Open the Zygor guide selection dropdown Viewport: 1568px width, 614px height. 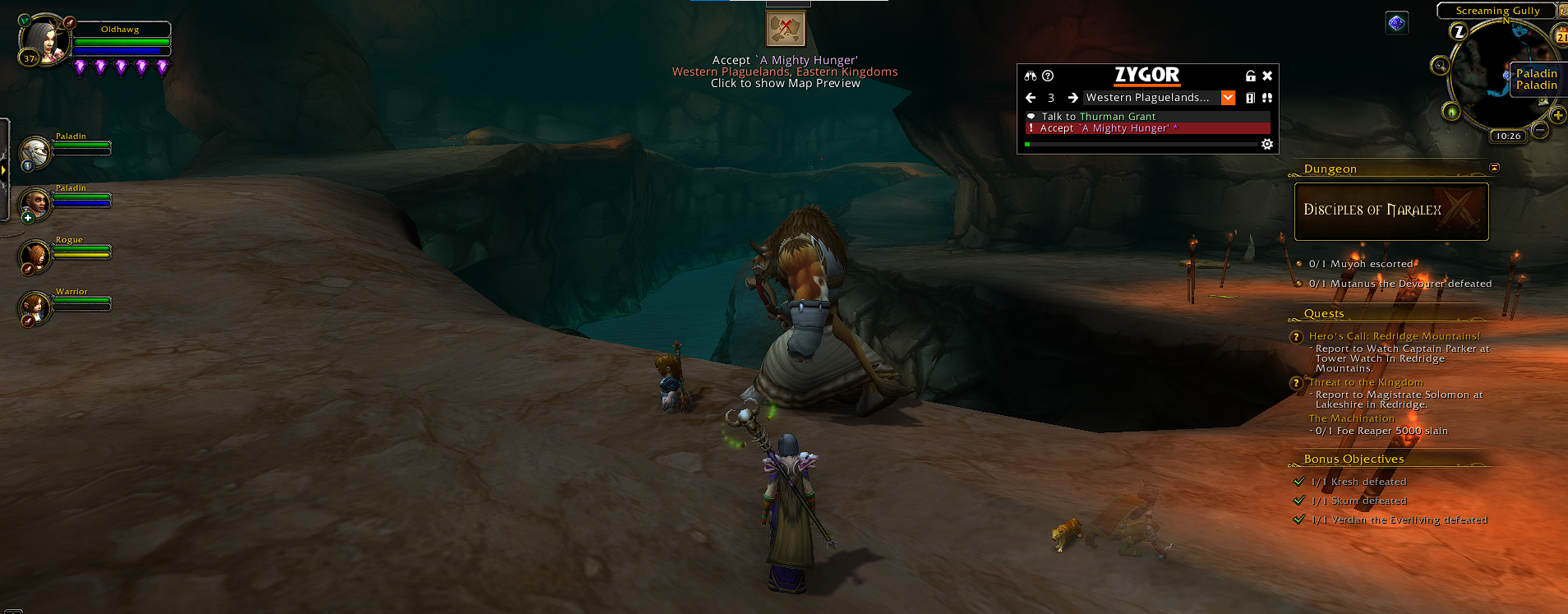[x=1228, y=98]
